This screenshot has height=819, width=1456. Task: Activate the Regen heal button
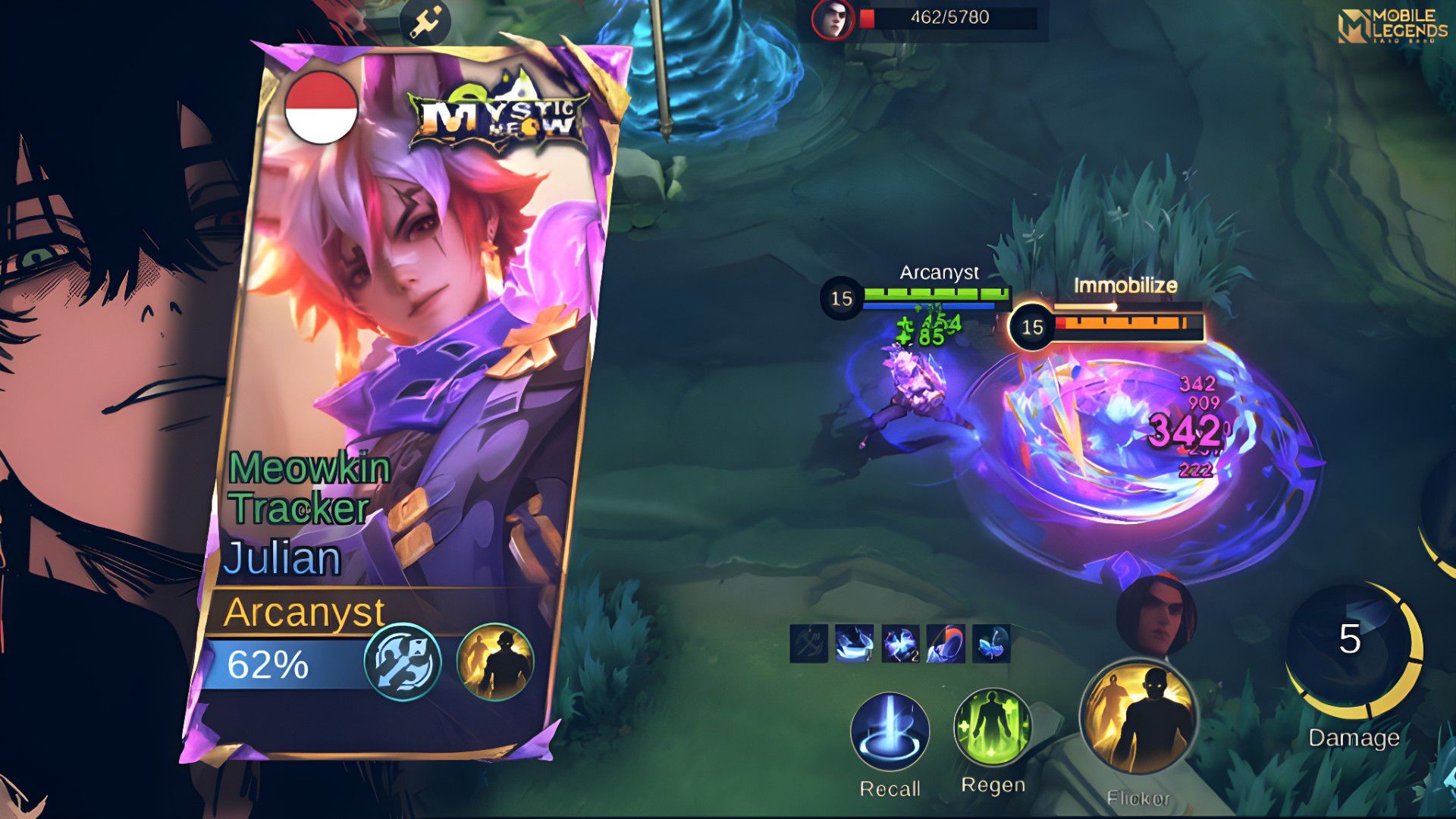coord(992,728)
